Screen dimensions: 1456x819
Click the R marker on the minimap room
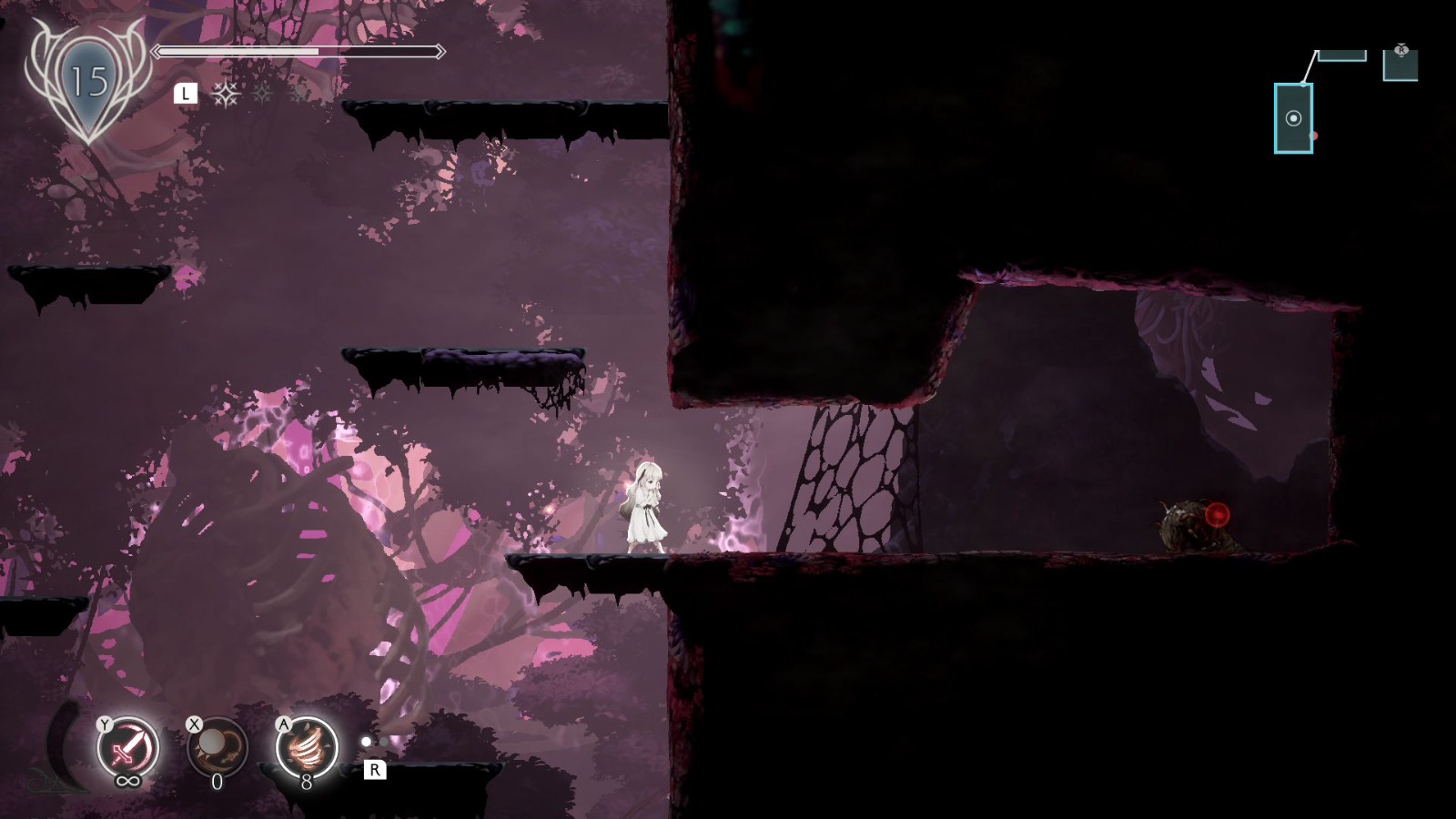point(1401,50)
